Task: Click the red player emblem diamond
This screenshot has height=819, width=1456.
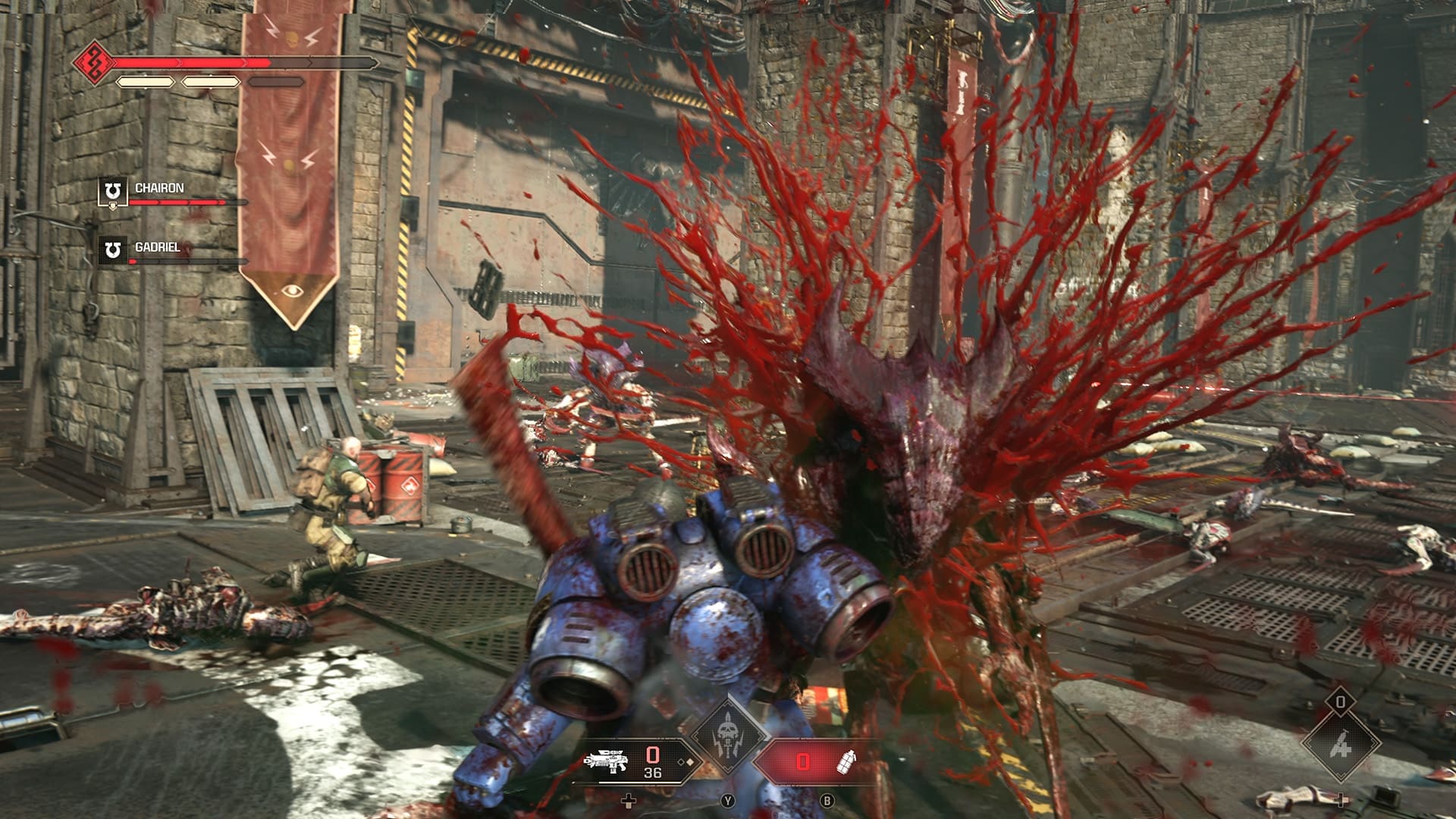Action: (x=94, y=61)
